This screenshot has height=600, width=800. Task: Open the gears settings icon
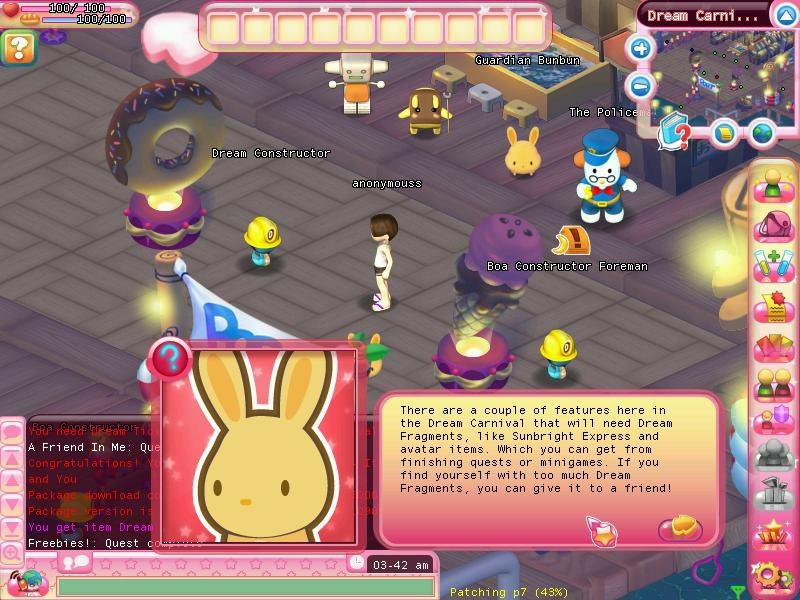pos(771,574)
